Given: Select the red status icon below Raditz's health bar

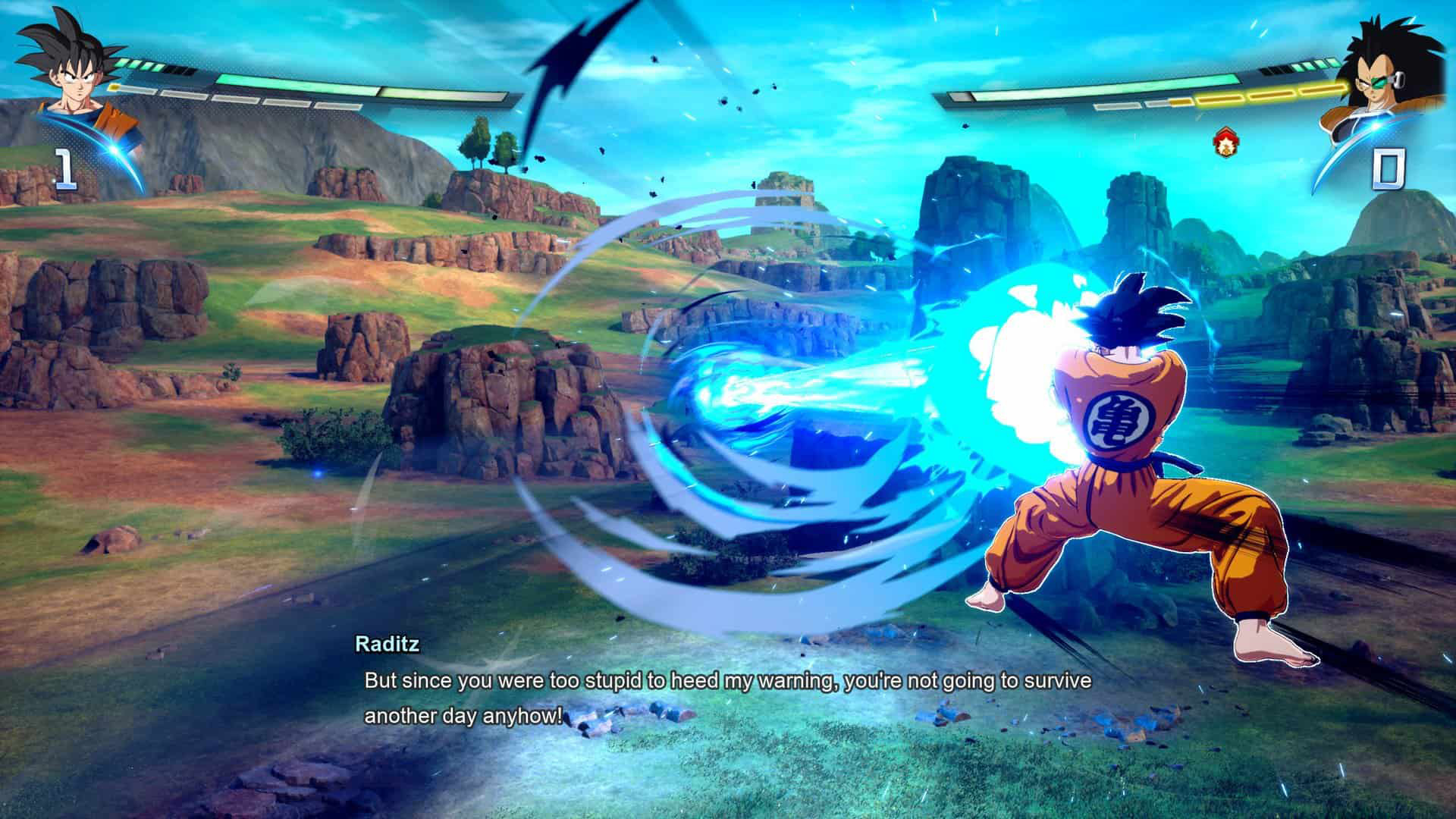Looking at the screenshot, I should 1222,142.
